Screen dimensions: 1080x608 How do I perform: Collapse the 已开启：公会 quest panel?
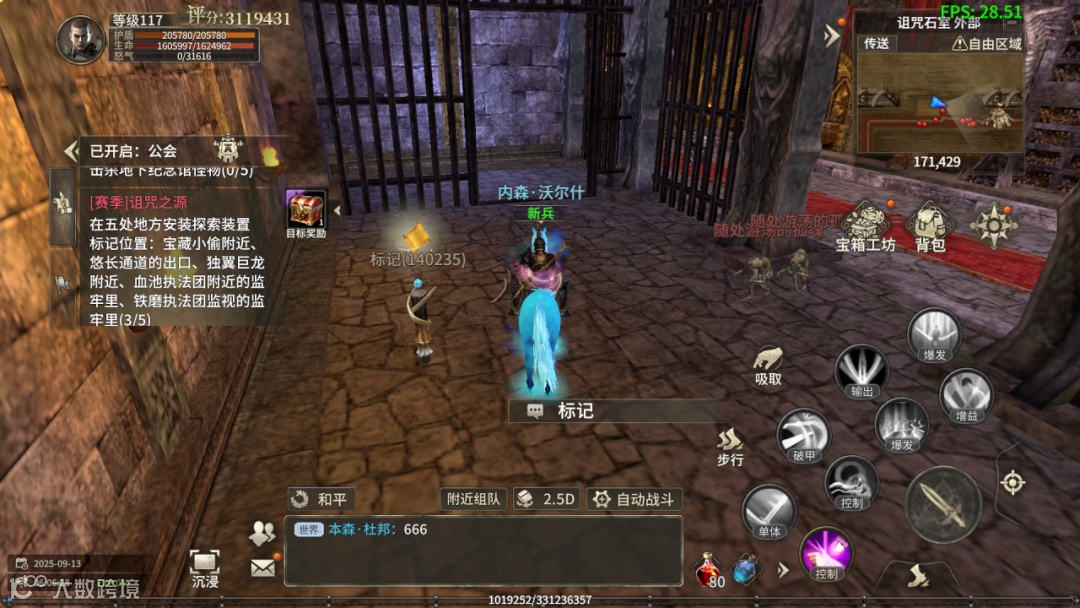[x=71, y=151]
